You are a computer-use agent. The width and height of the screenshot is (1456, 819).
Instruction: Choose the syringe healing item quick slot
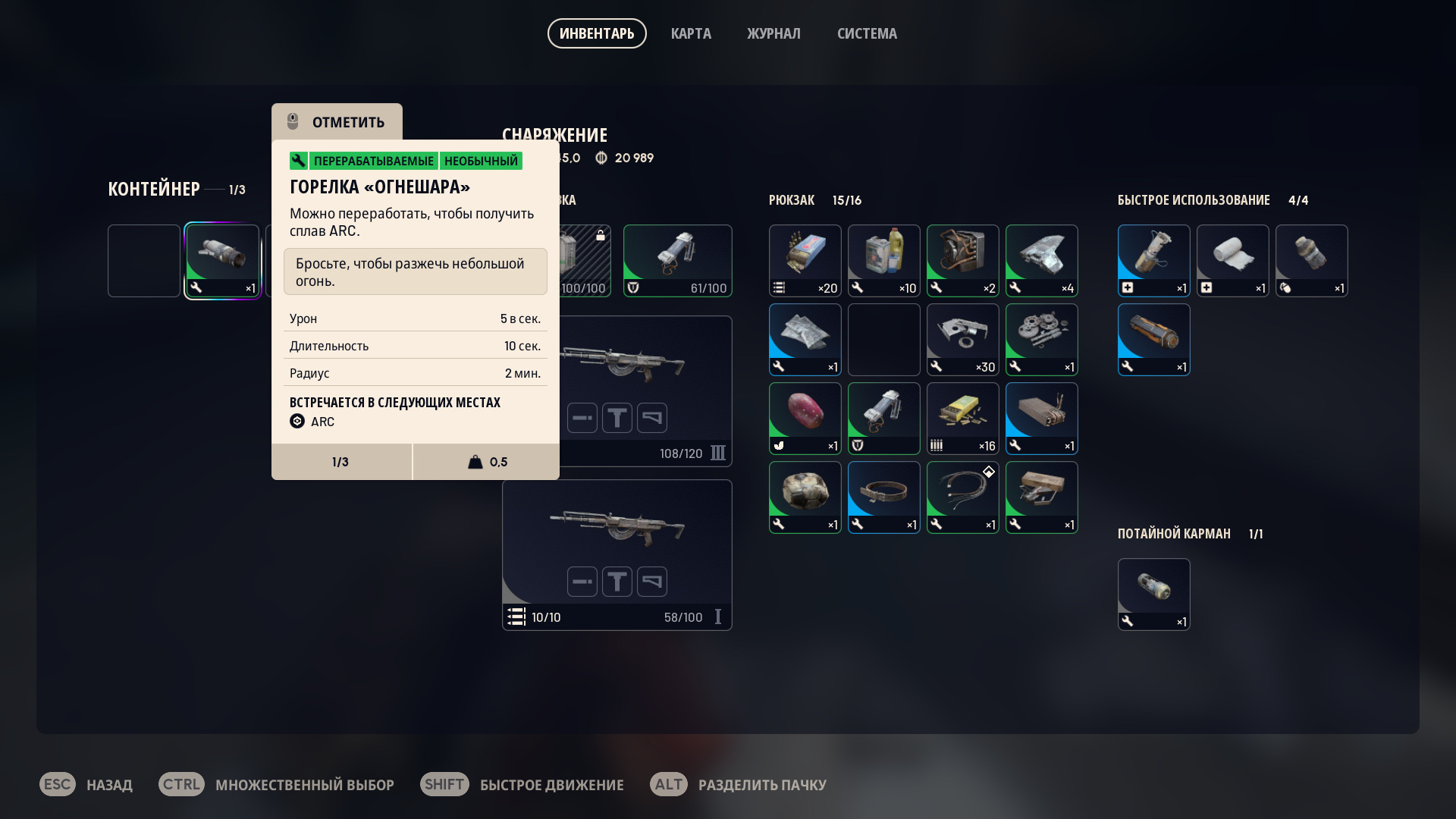1153,260
